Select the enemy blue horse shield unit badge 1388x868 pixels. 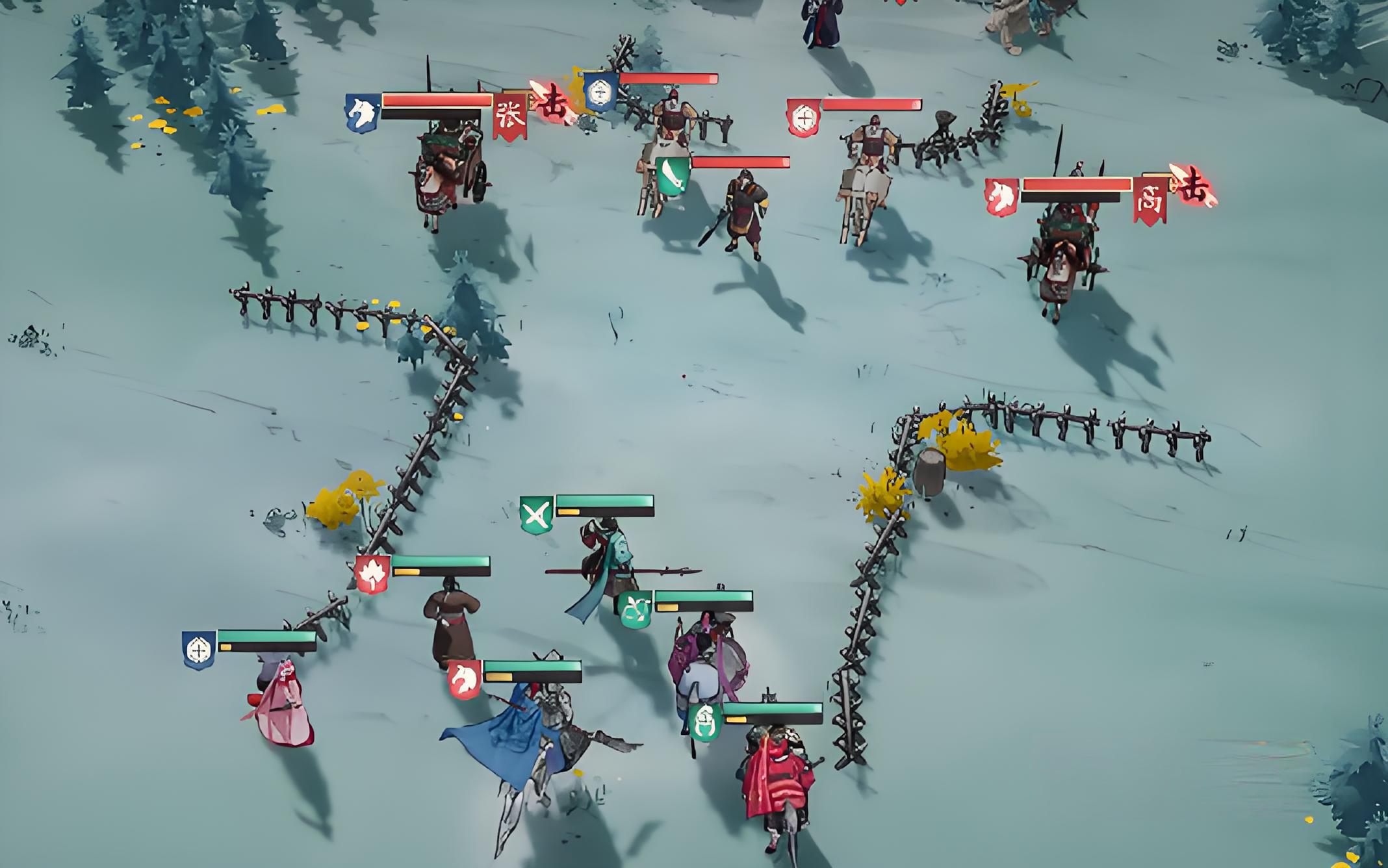coord(362,113)
